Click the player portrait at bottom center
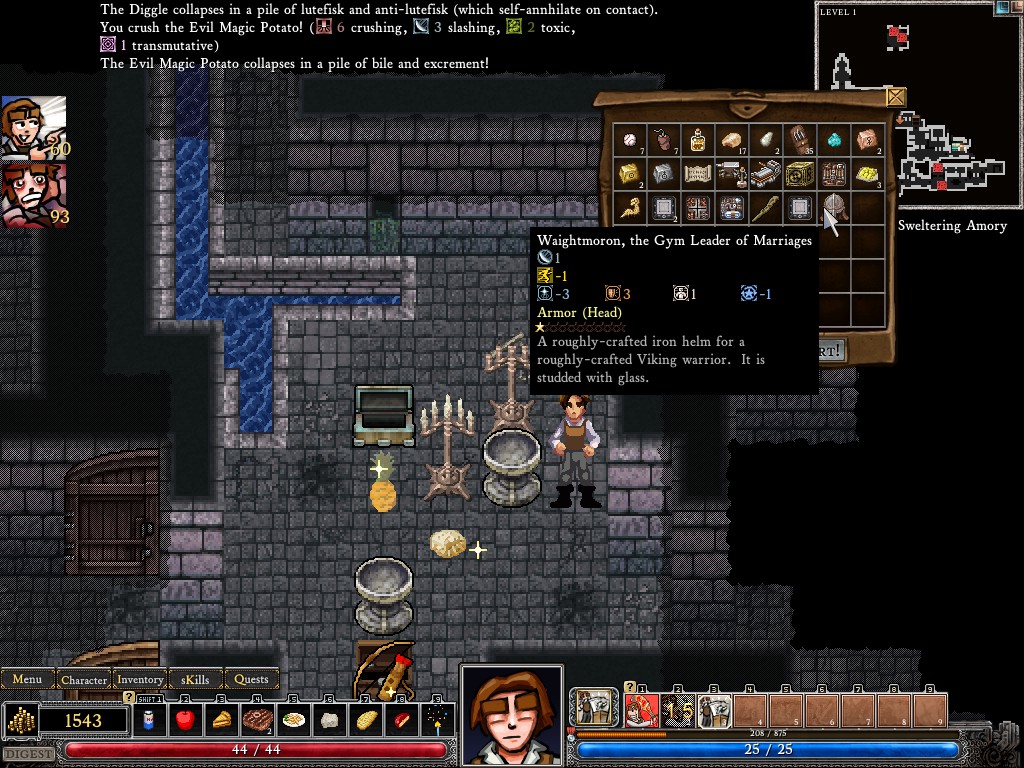Screen dimensions: 1024x768 click(x=511, y=712)
